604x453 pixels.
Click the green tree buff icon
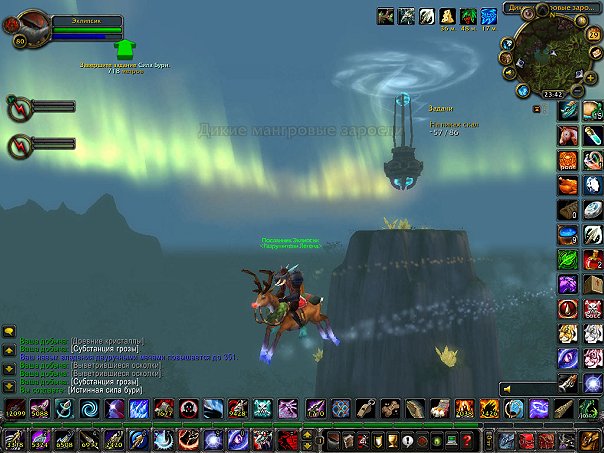pos(468,16)
